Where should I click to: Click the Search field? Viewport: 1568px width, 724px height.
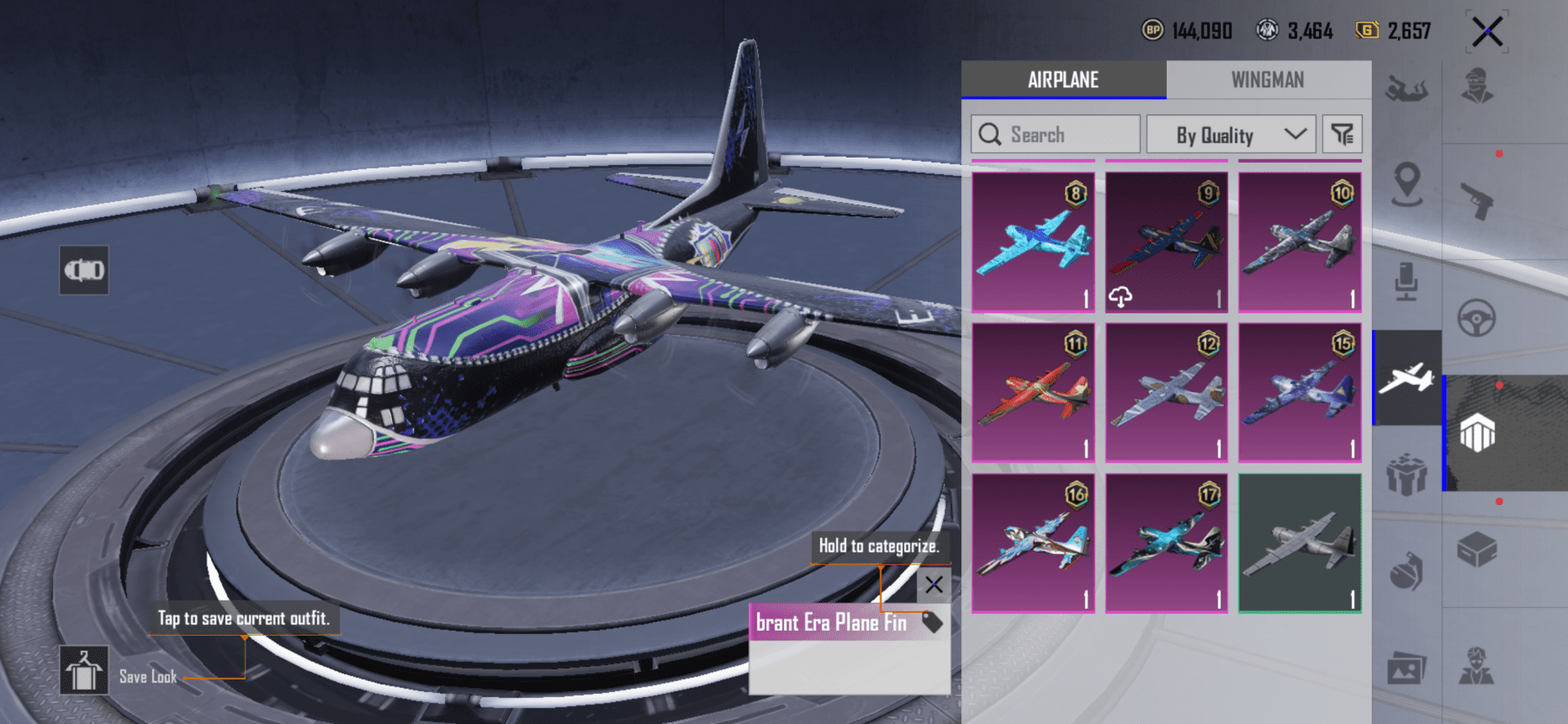(x=1055, y=135)
